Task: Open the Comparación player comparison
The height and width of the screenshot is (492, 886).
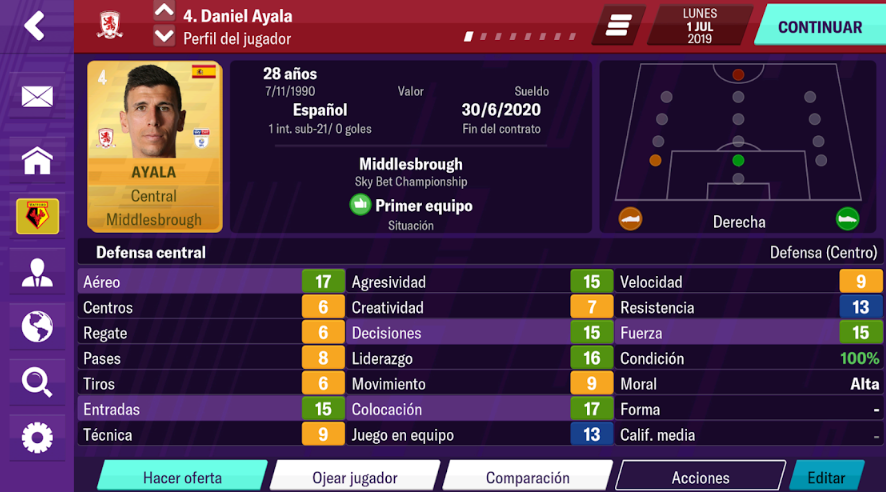Action: 527,477
